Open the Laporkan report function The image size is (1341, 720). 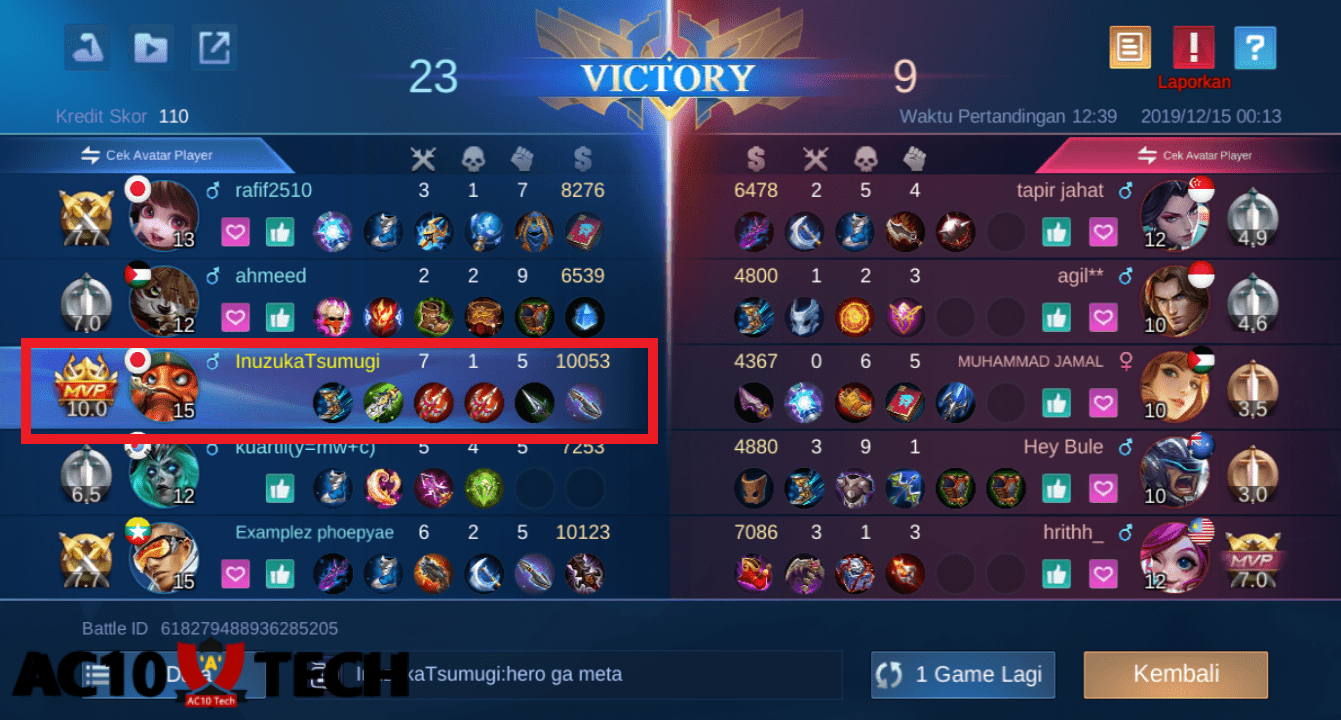click(x=1194, y=47)
